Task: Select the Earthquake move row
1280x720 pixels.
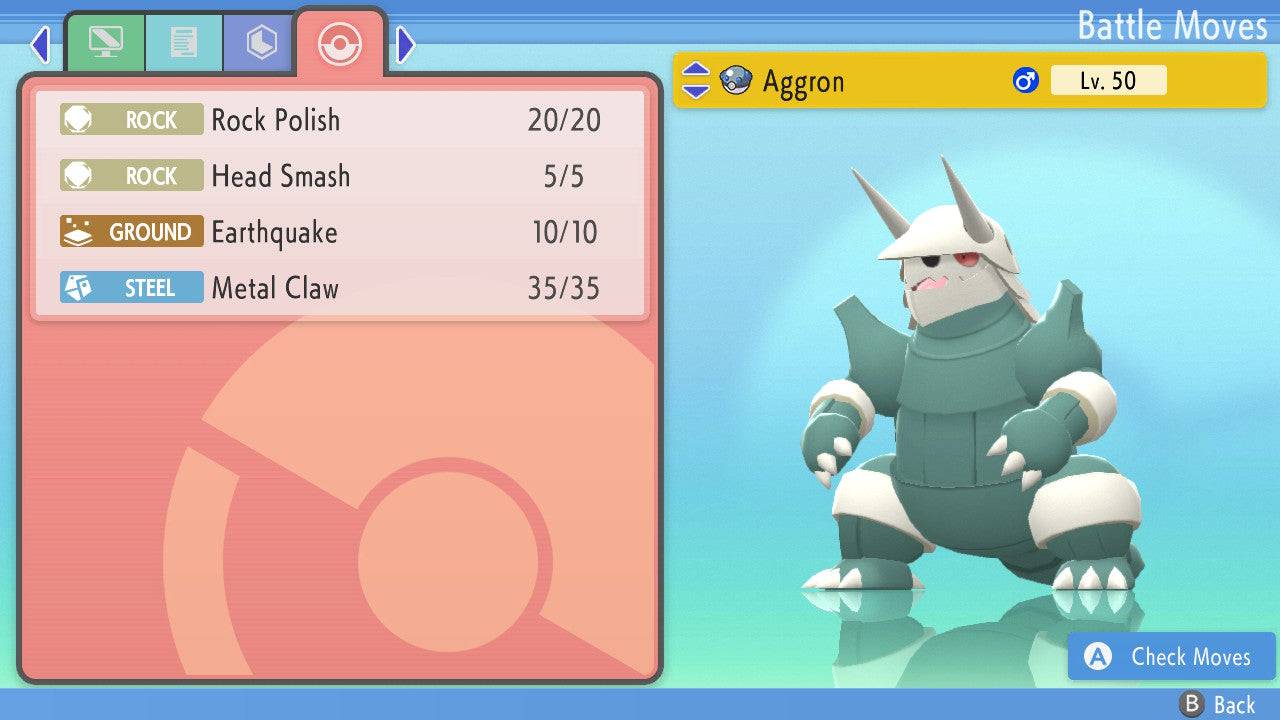Action: [340, 232]
